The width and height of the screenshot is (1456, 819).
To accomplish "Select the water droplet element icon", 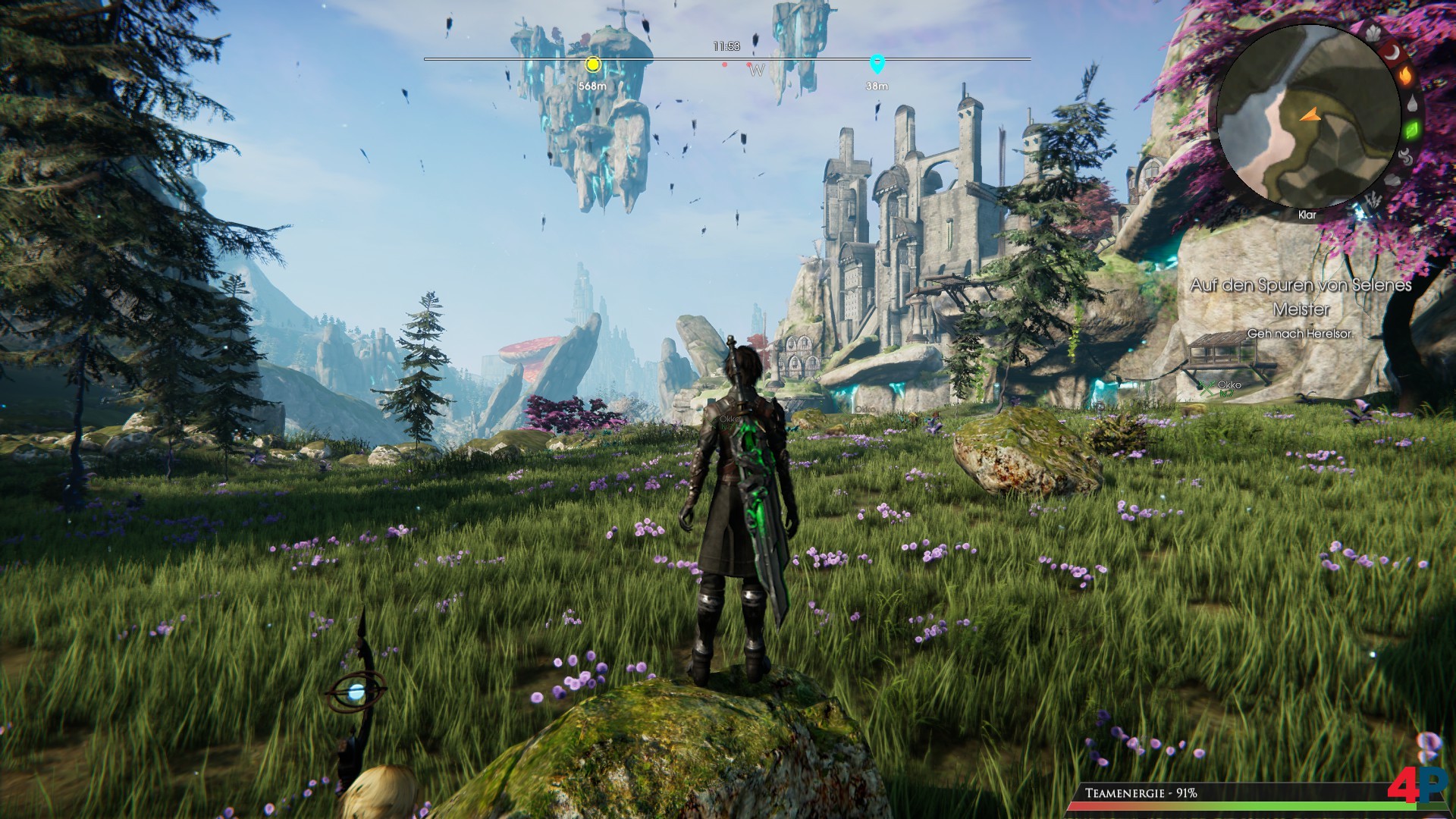I will [x=1412, y=104].
